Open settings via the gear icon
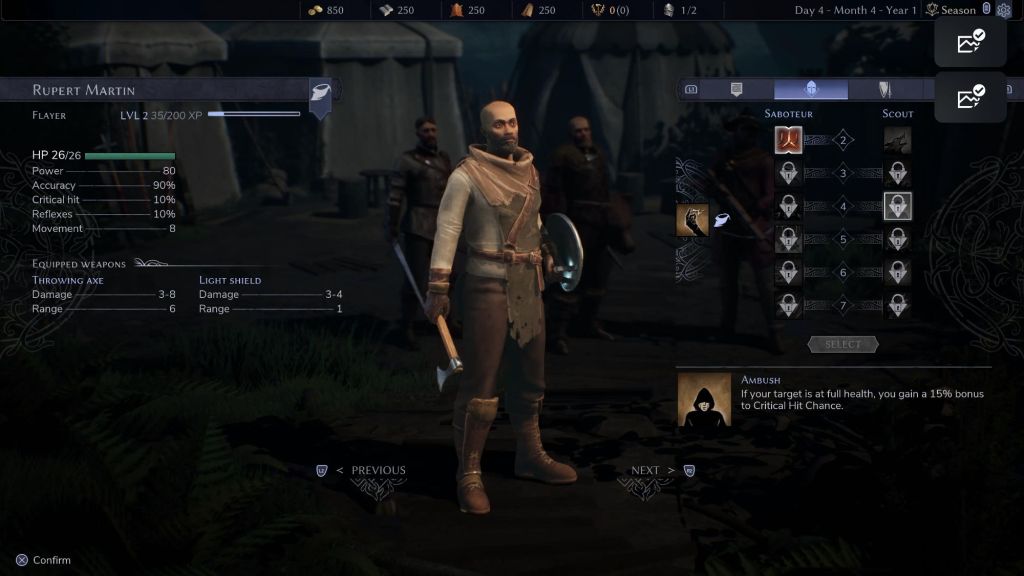 pos(1004,10)
